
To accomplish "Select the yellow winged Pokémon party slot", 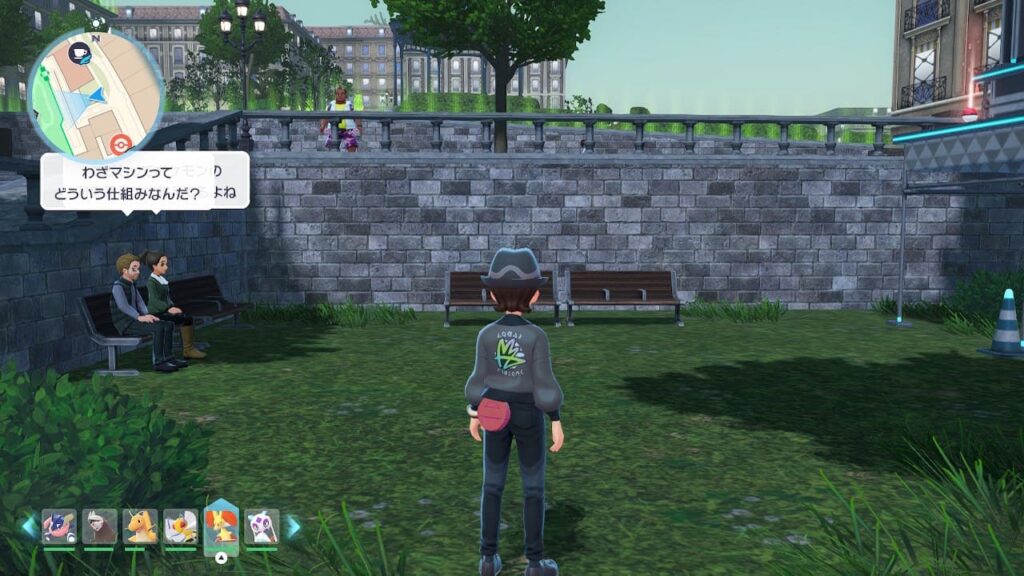I will (x=181, y=526).
